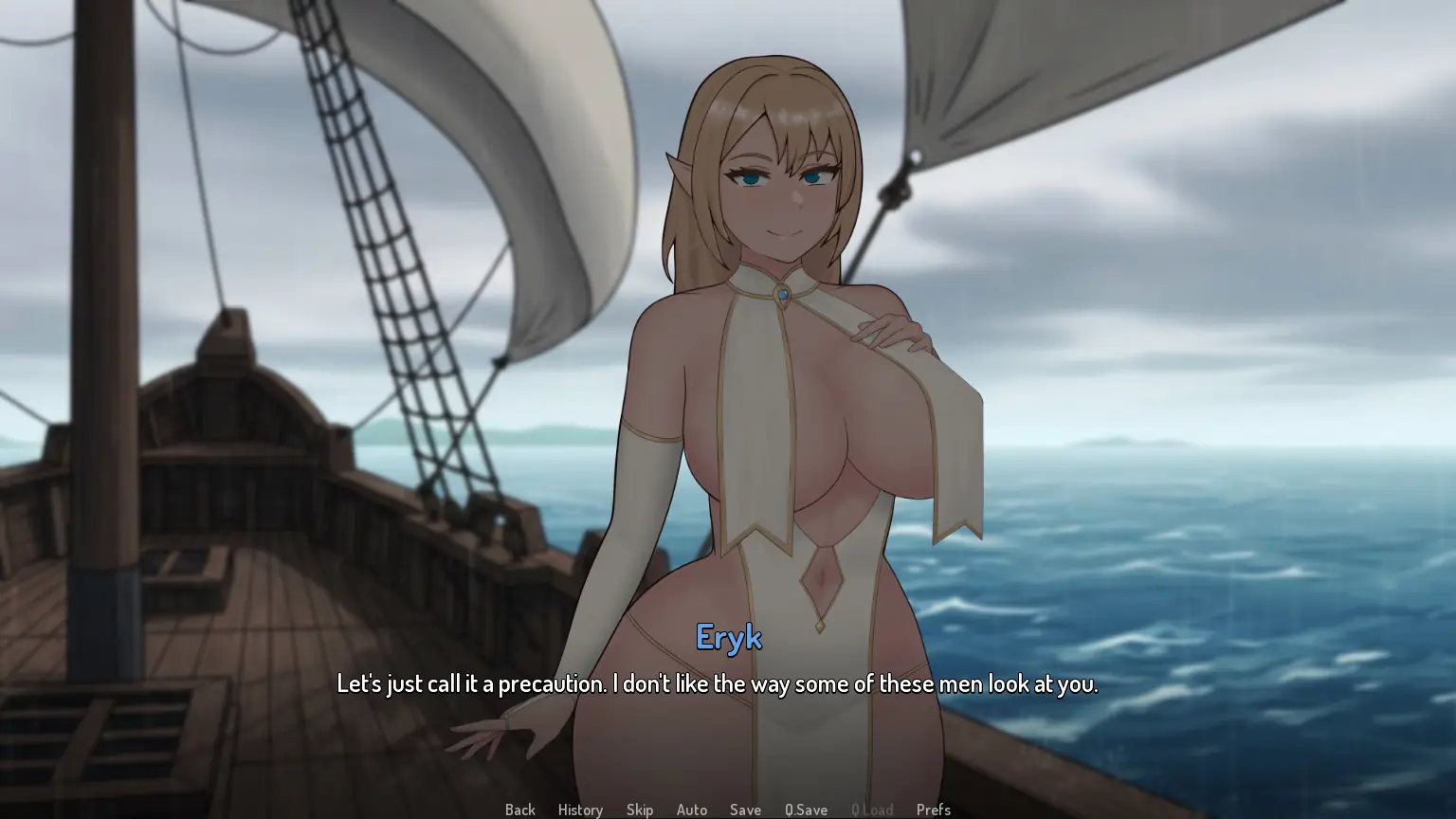
Task: Activate Skip mode
Action: (x=640, y=810)
